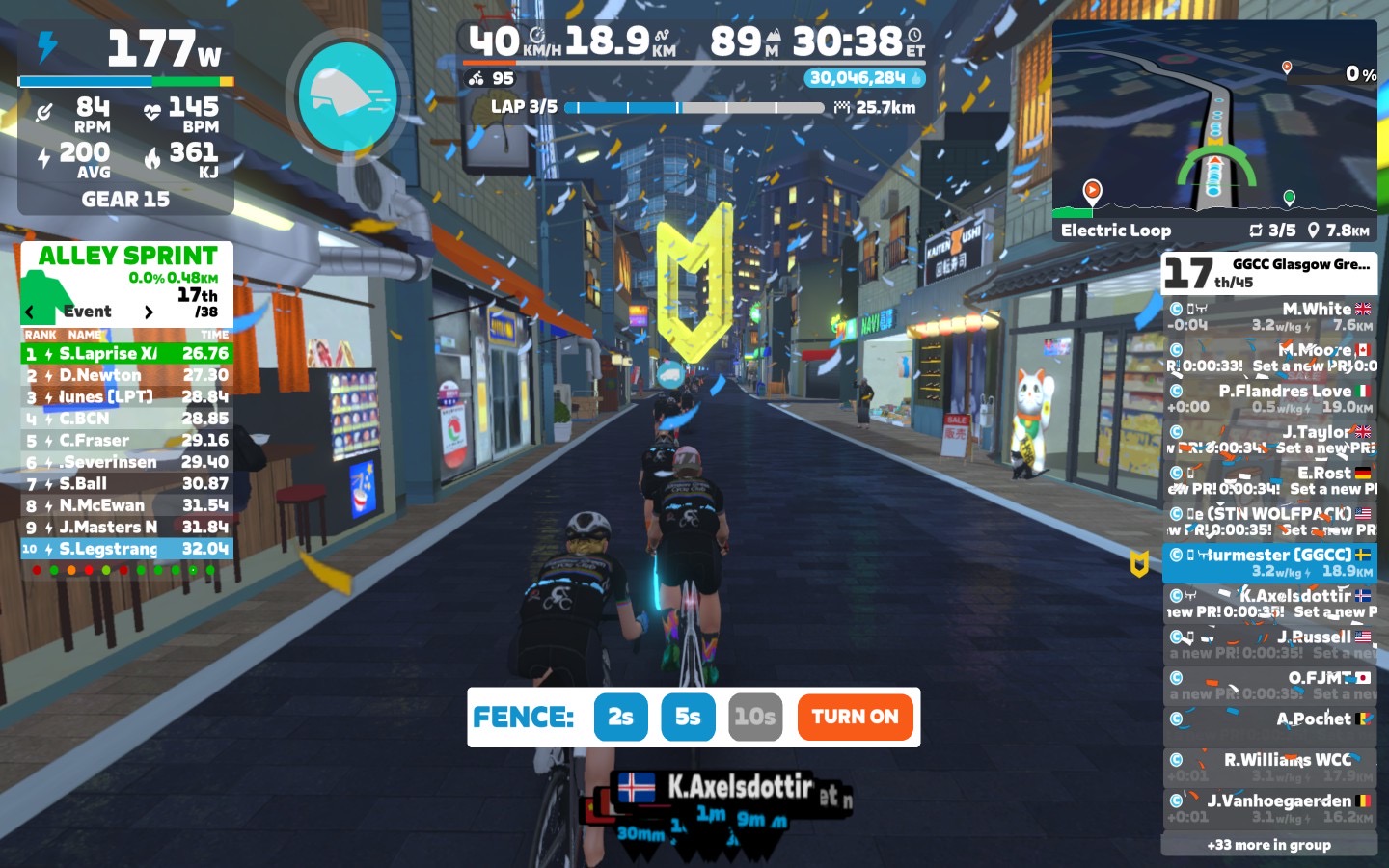Go to next leaderboard with right arrow
1389x868 pixels.
[149, 312]
